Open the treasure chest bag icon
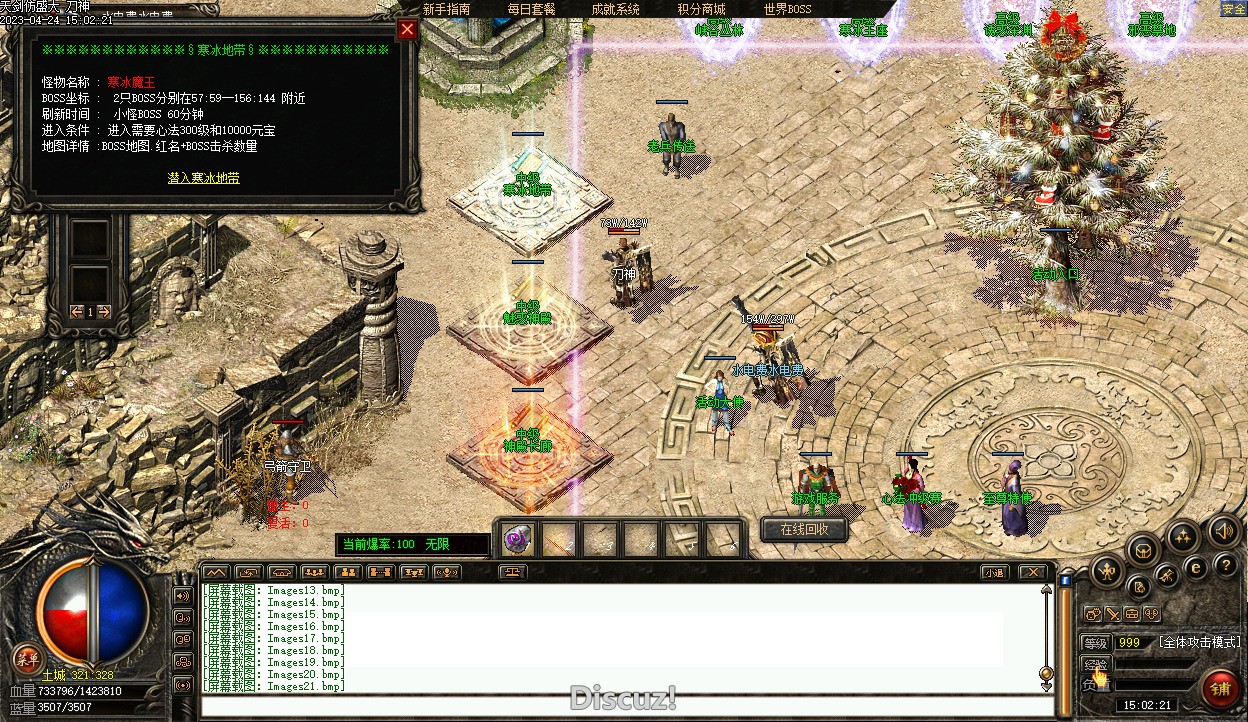 1144,549
